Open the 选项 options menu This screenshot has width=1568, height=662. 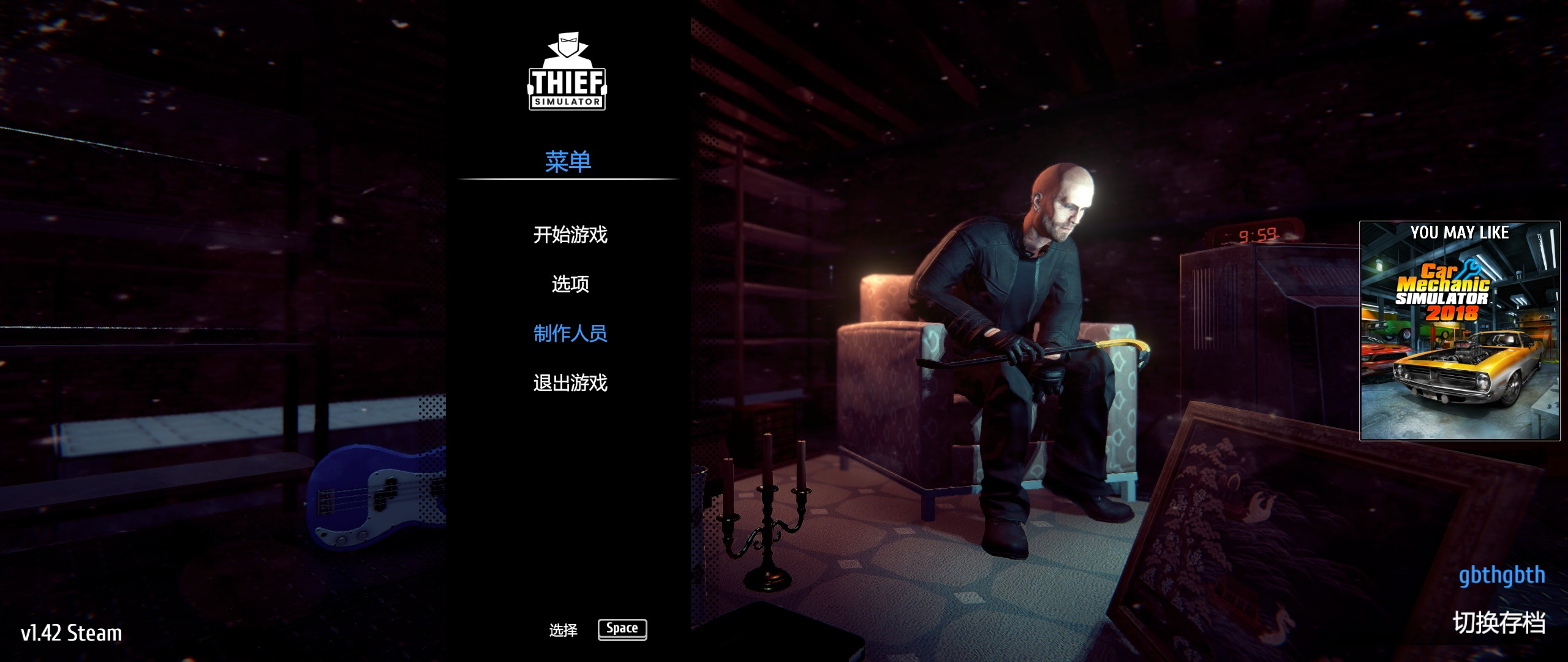point(570,284)
